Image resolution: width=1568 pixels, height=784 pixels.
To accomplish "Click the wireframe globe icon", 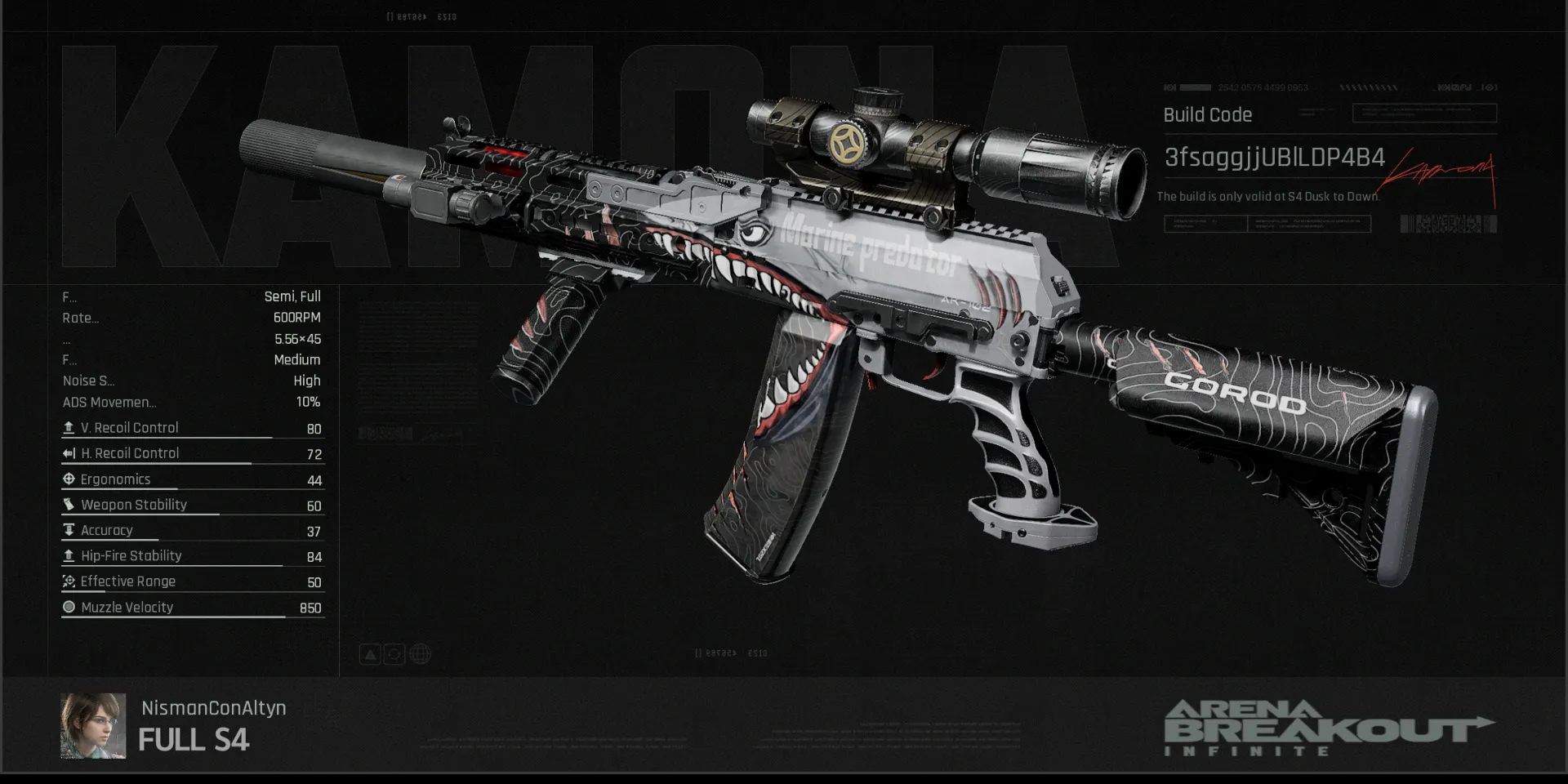I will point(421,654).
